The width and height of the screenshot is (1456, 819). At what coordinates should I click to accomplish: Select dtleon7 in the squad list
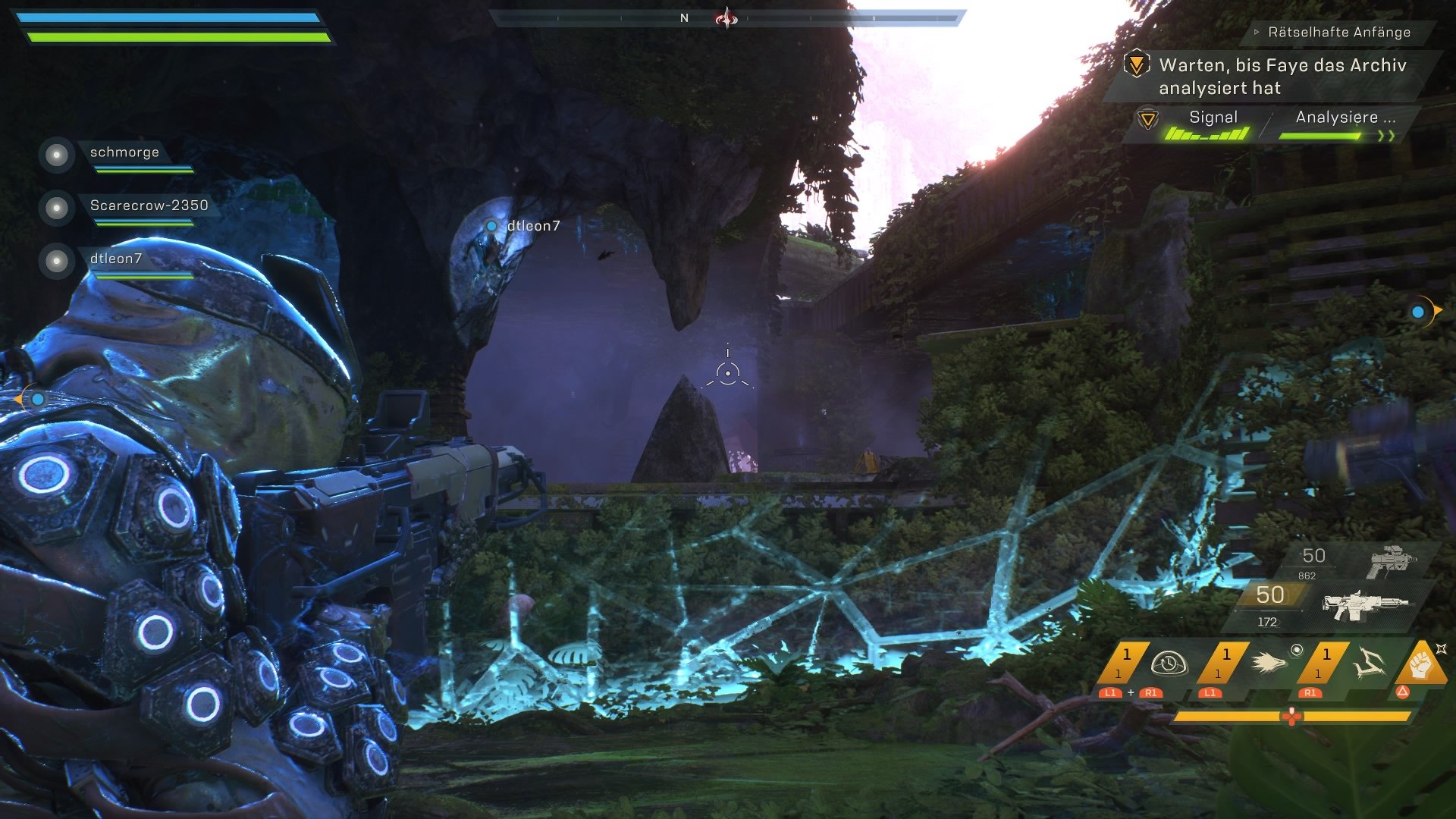115,259
